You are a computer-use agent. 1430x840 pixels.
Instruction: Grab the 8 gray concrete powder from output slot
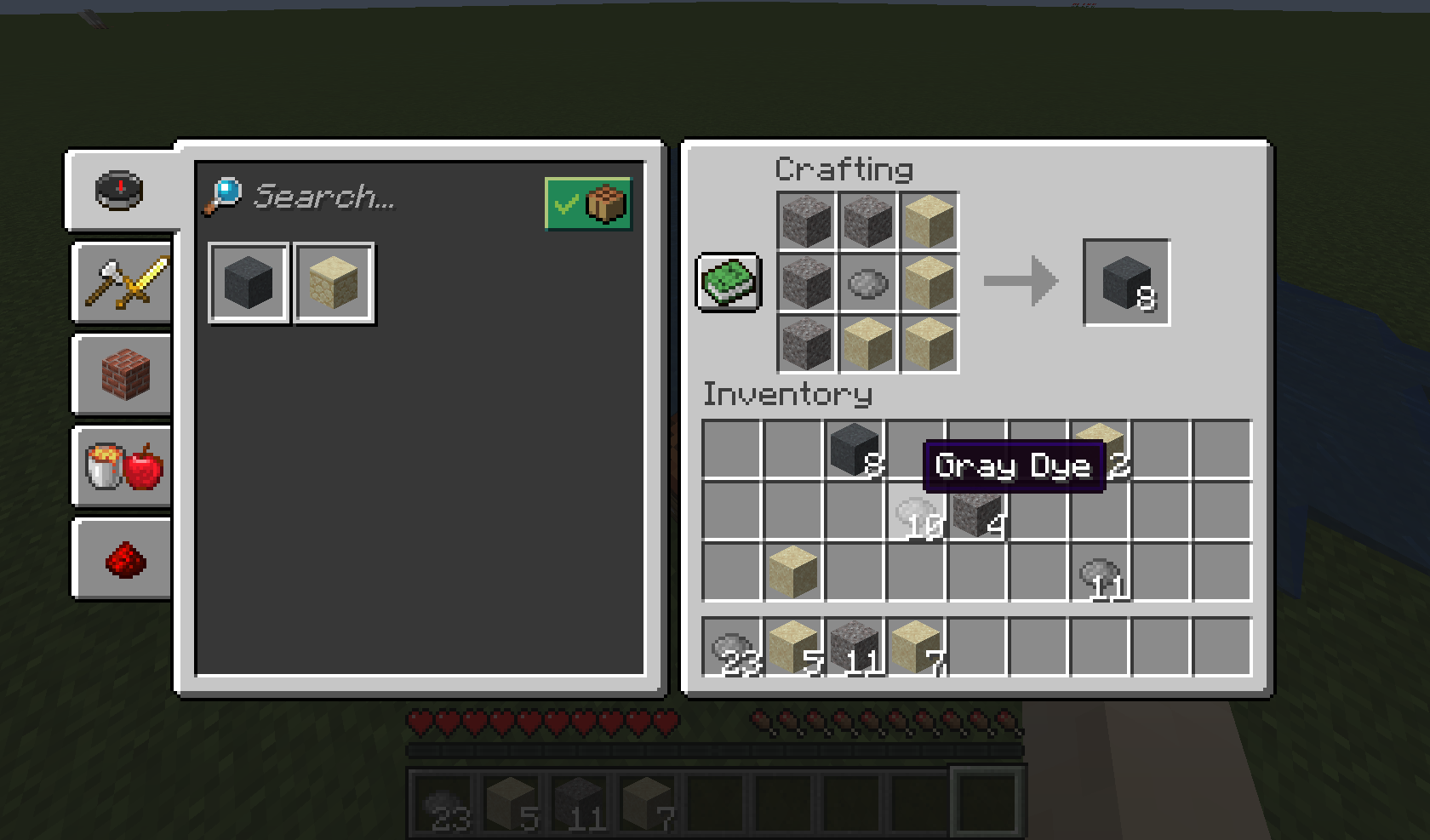click(1125, 282)
